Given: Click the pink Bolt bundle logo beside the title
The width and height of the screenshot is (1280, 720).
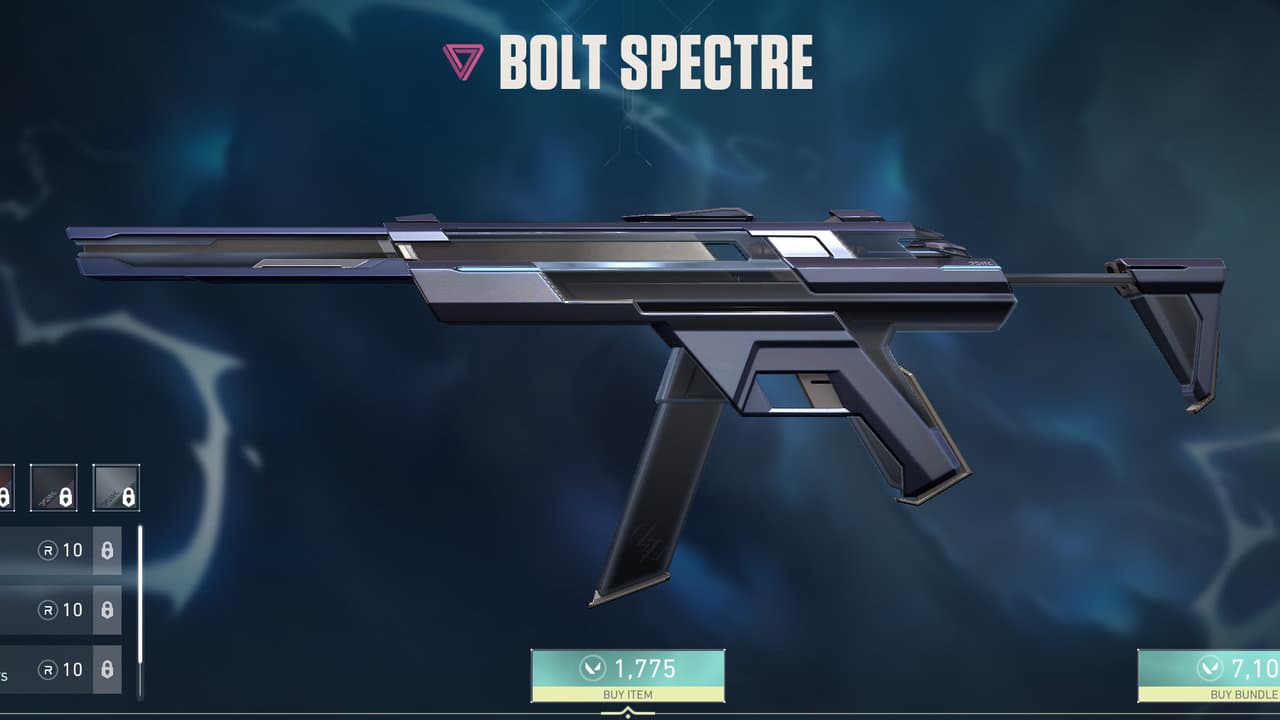Looking at the screenshot, I should 462,62.
